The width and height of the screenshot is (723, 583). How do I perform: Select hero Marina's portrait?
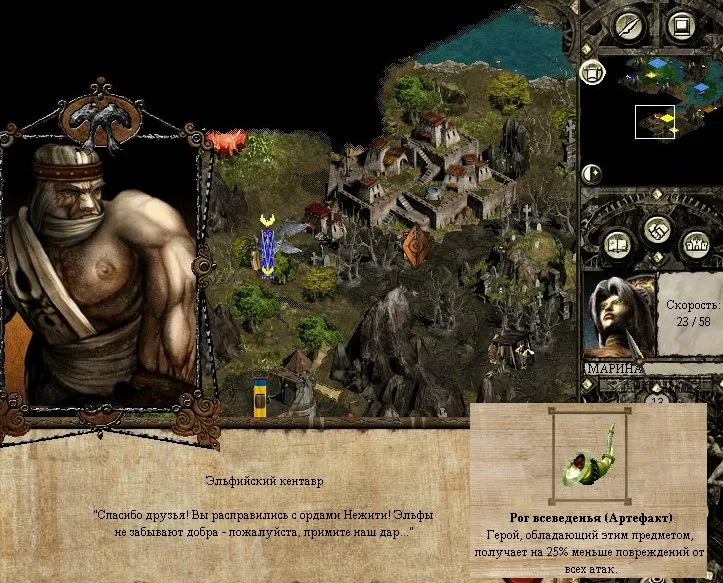point(619,315)
